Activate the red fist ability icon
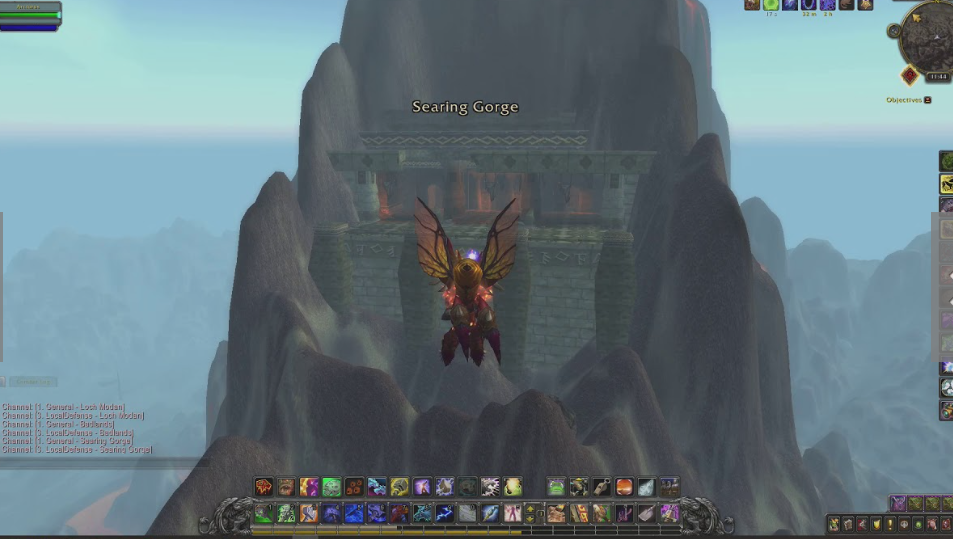The image size is (953, 539). point(263,487)
